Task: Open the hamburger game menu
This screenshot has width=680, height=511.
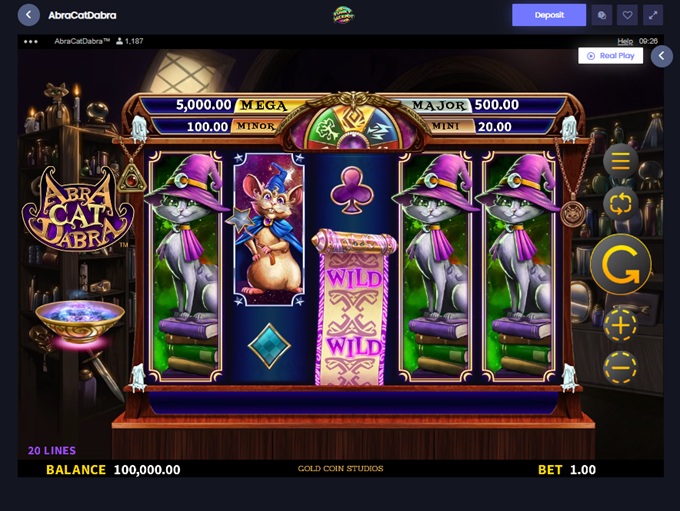Action: click(x=620, y=161)
